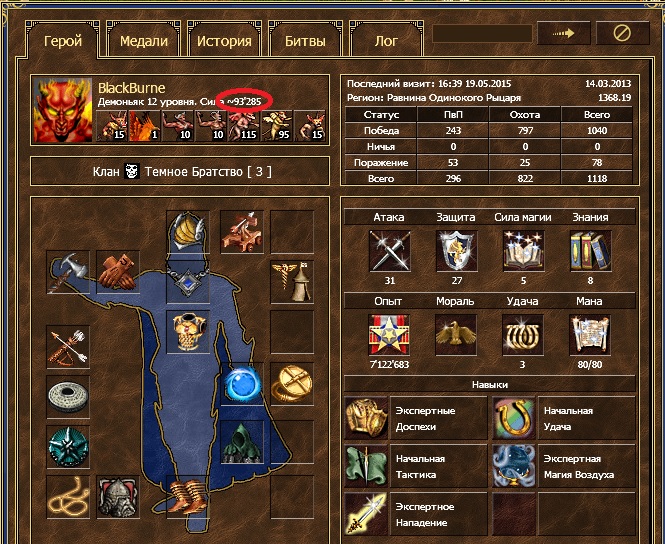Image resolution: width=665 pixels, height=544 pixels.
Task: Click the arrow button beside the search field
Action: click(563, 33)
